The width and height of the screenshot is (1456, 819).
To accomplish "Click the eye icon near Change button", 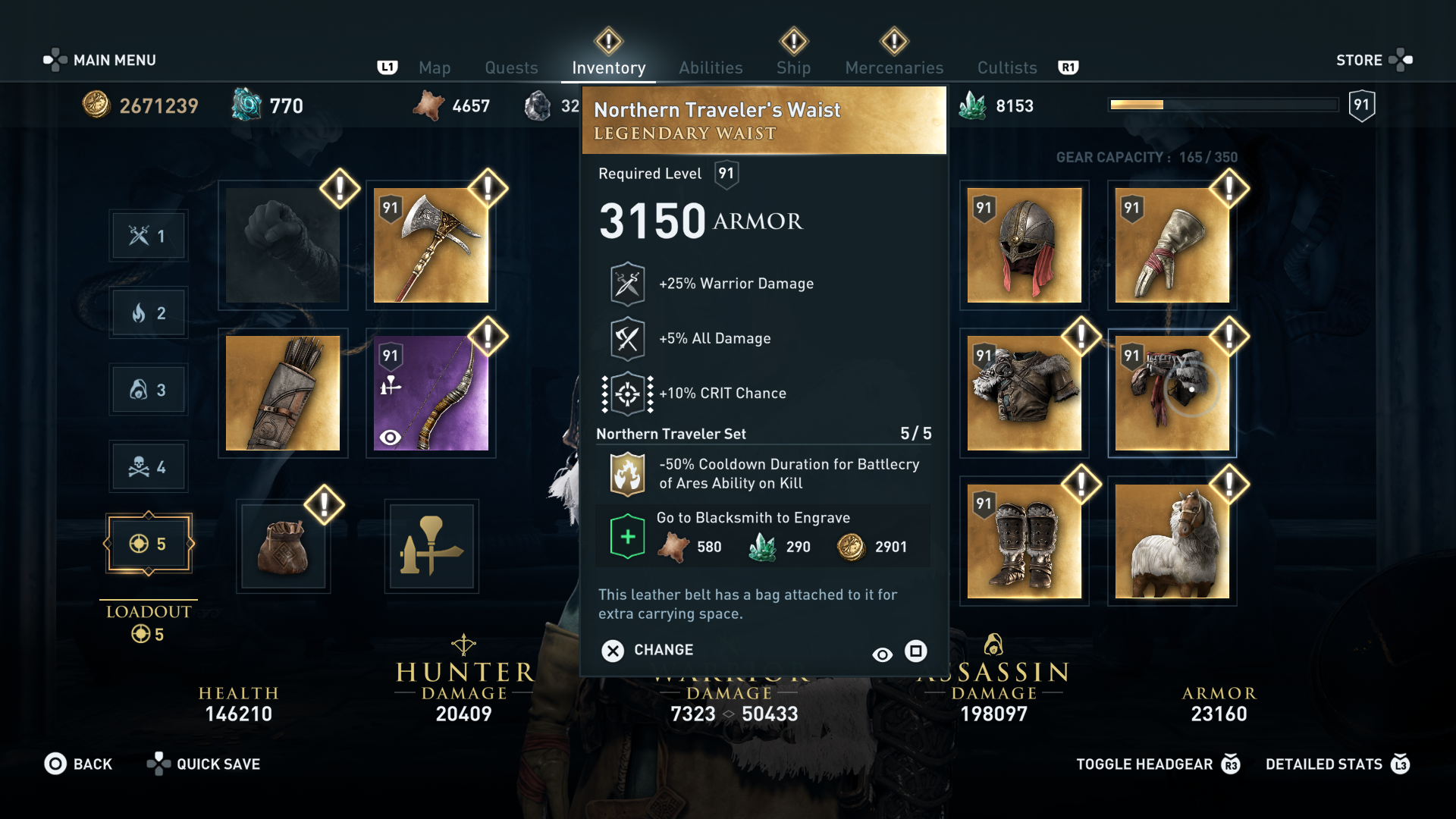I will tap(882, 652).
